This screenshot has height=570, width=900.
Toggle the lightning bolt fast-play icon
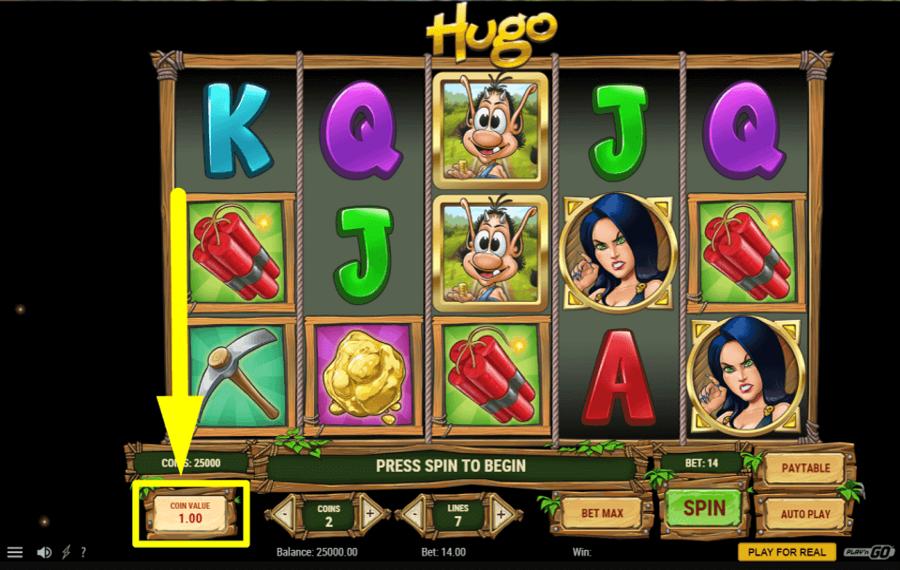[66, 552]
